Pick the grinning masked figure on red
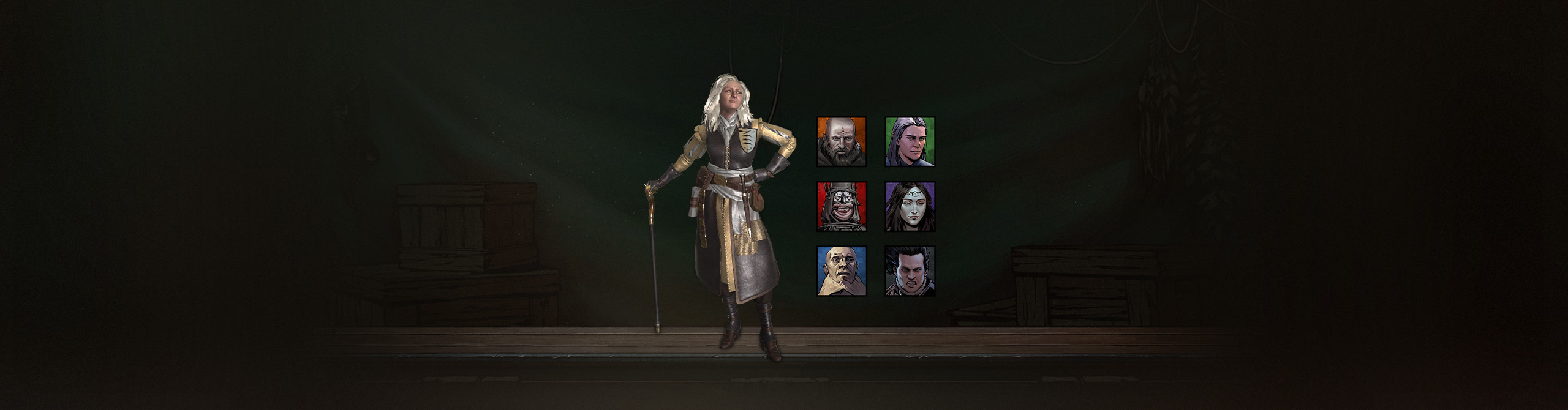 [842, 207]
